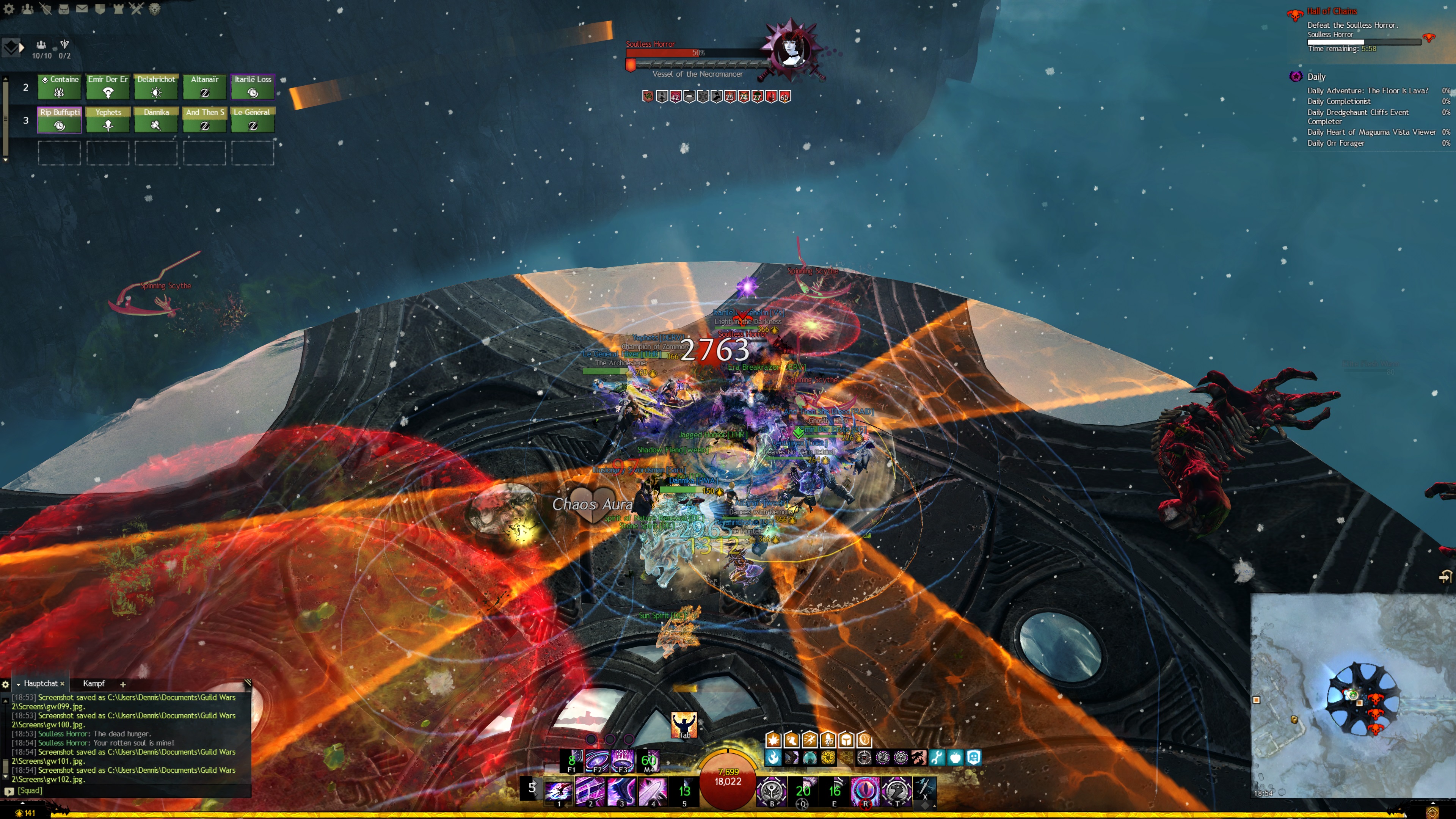Select squad member Centaine

59,86
